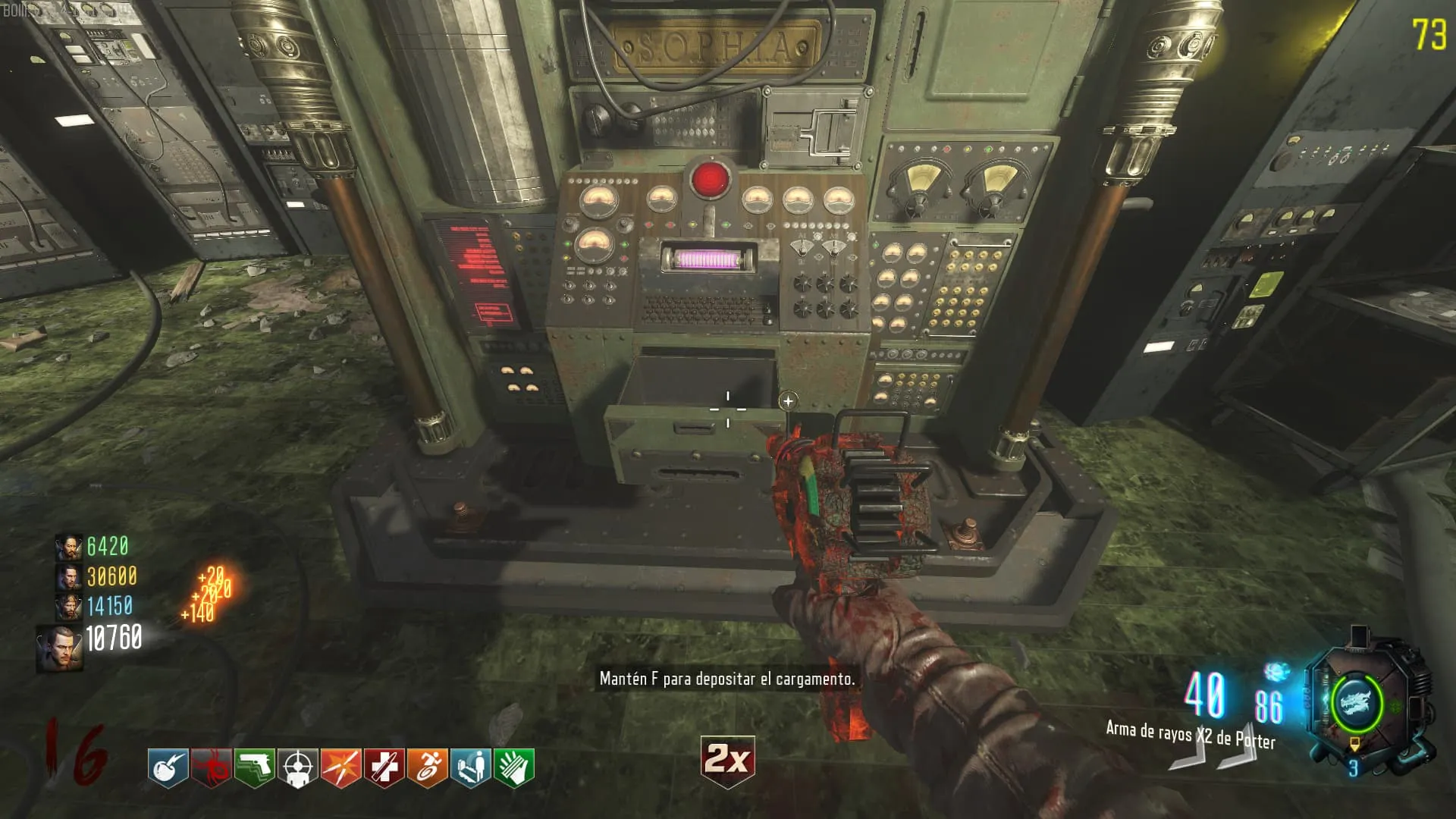This screenshot has width=1456, height=819.
Task: Click the 2x double points power-up icon
Action: [727, 759]
